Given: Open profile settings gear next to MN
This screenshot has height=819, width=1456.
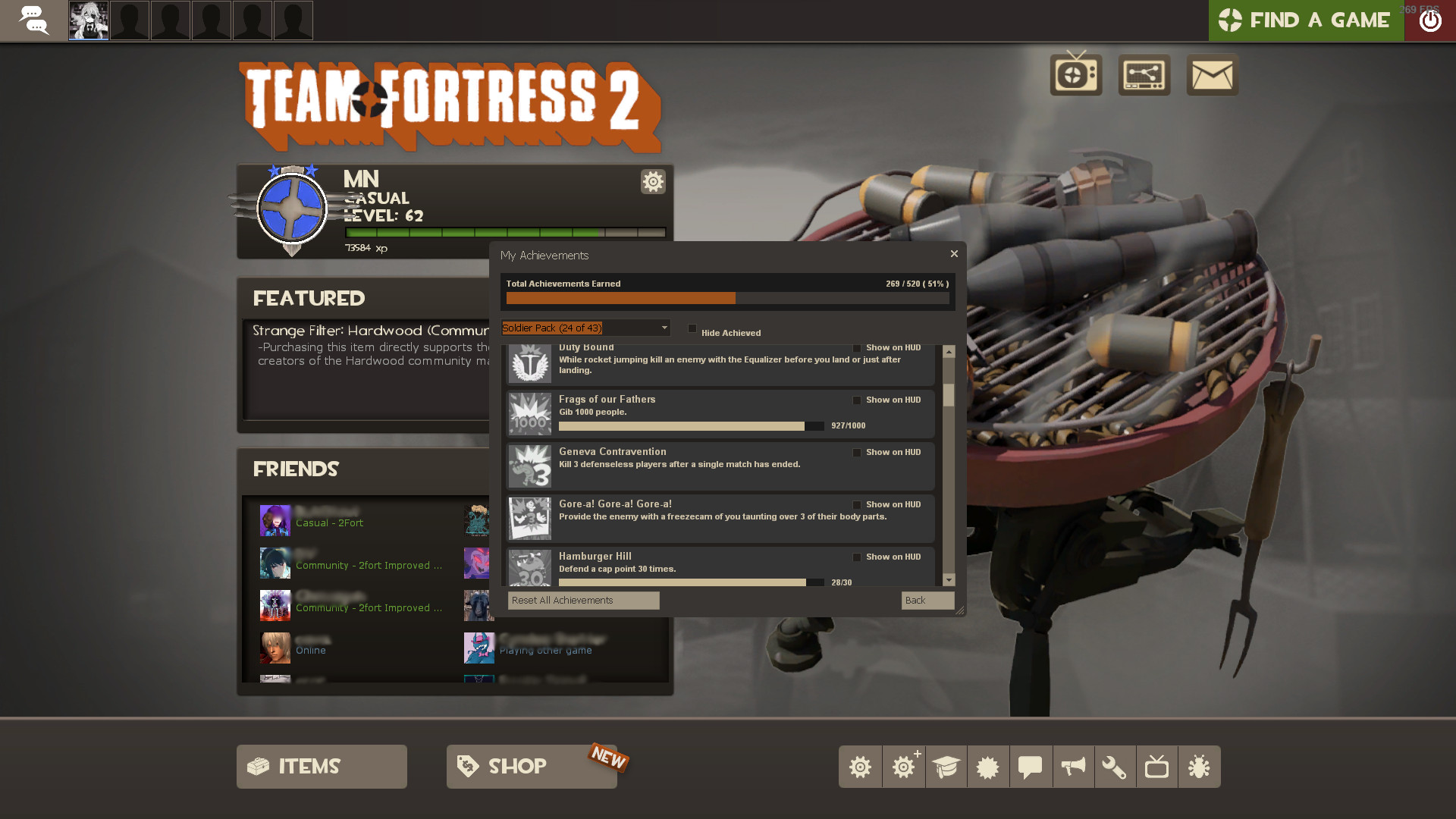Looking at the screenshot, I should pos(653,182).
